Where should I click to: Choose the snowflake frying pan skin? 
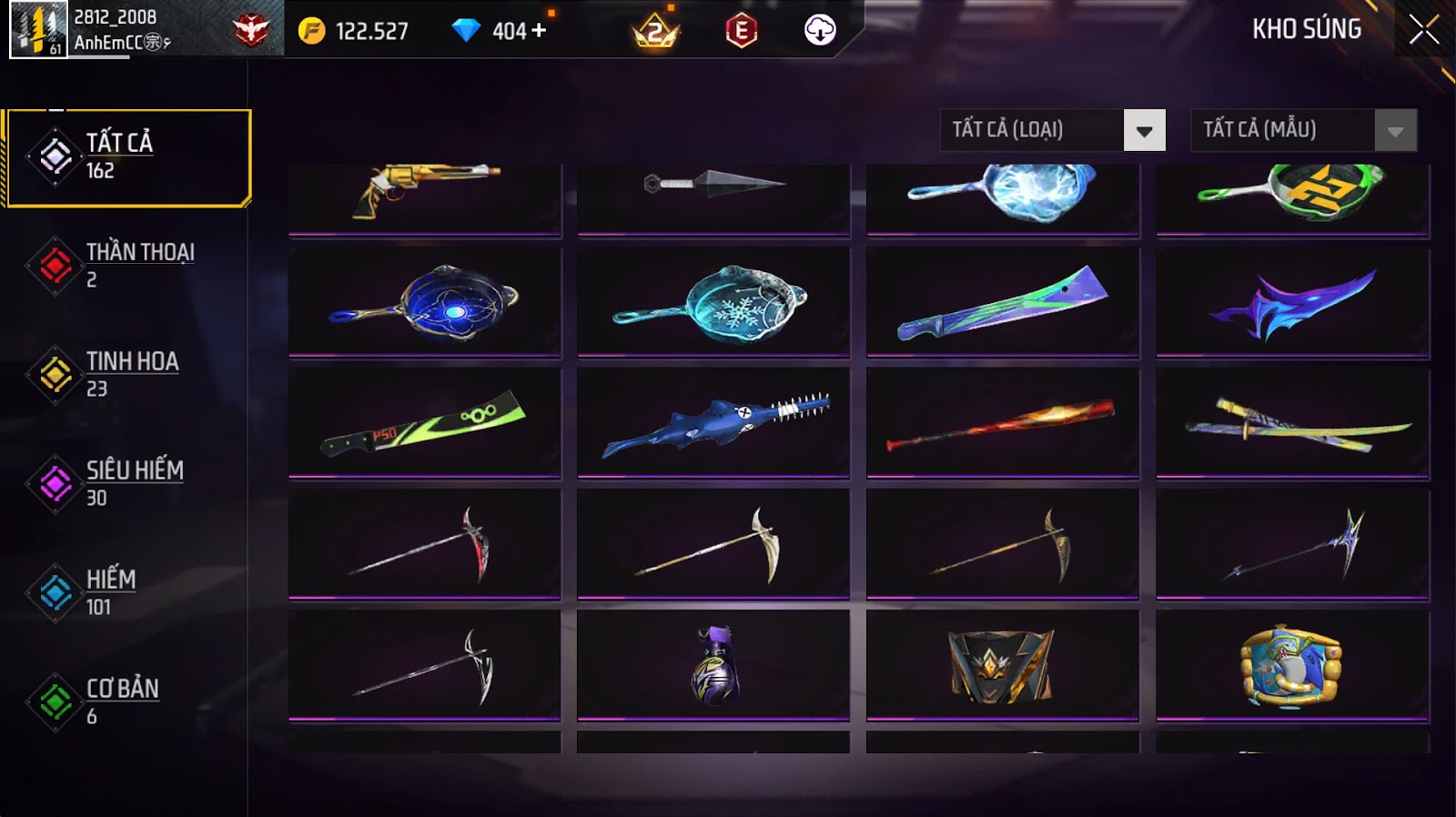click(713, 303)
